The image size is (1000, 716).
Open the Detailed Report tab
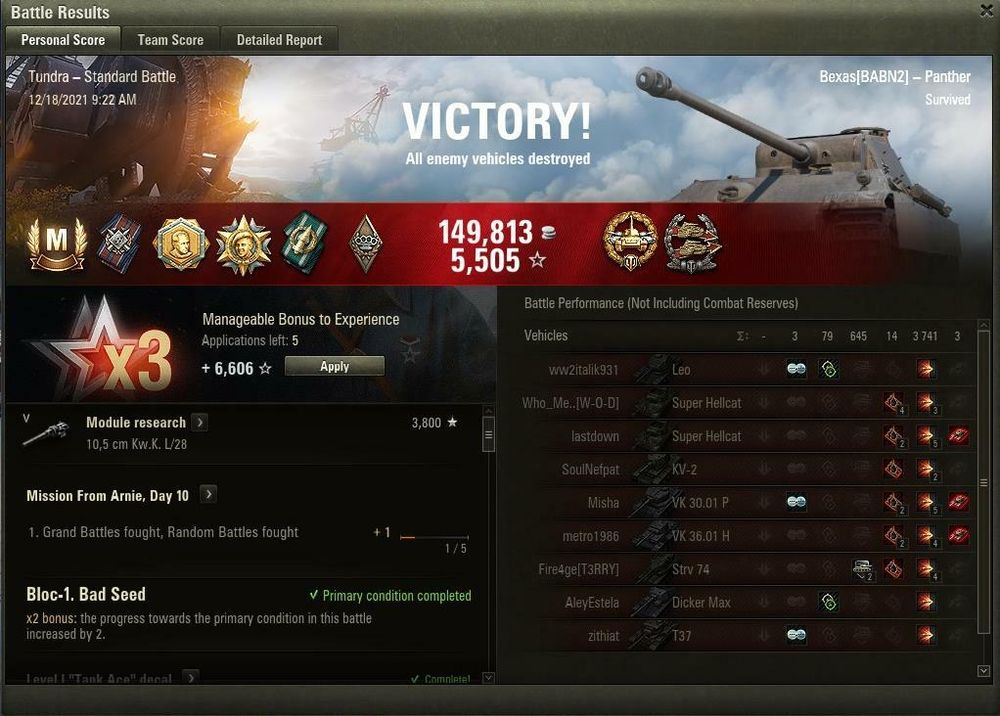point(279,40)
